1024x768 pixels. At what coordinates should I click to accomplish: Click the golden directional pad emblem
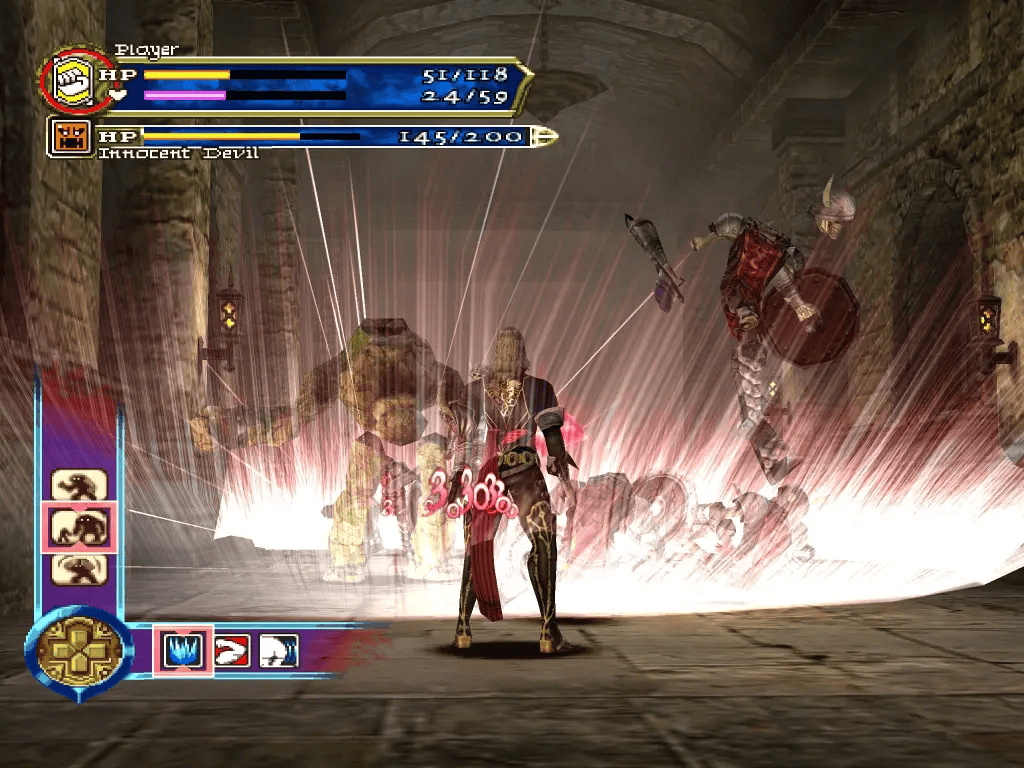(79, 651)
